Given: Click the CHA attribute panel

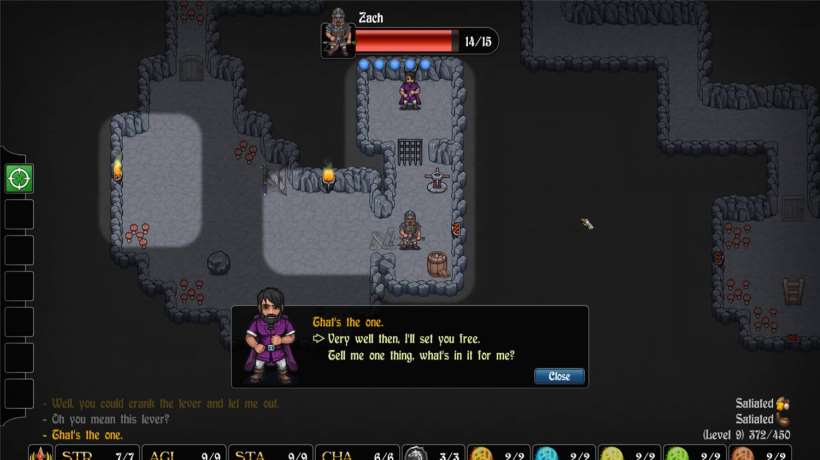Looking at the screenshot, I should click(357, 454).
